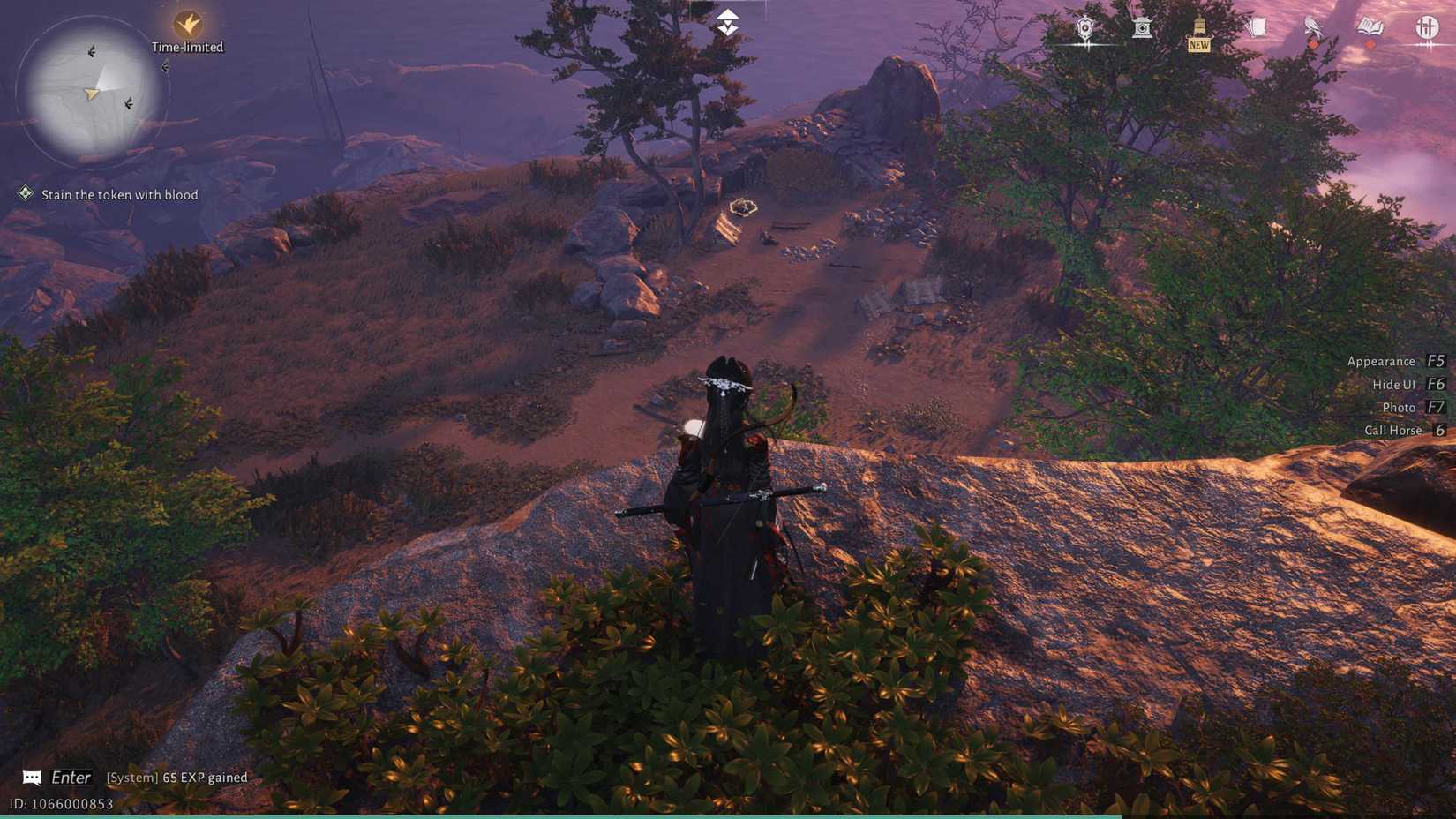Click the orange notification diamond on the book

click(1370, 44)
